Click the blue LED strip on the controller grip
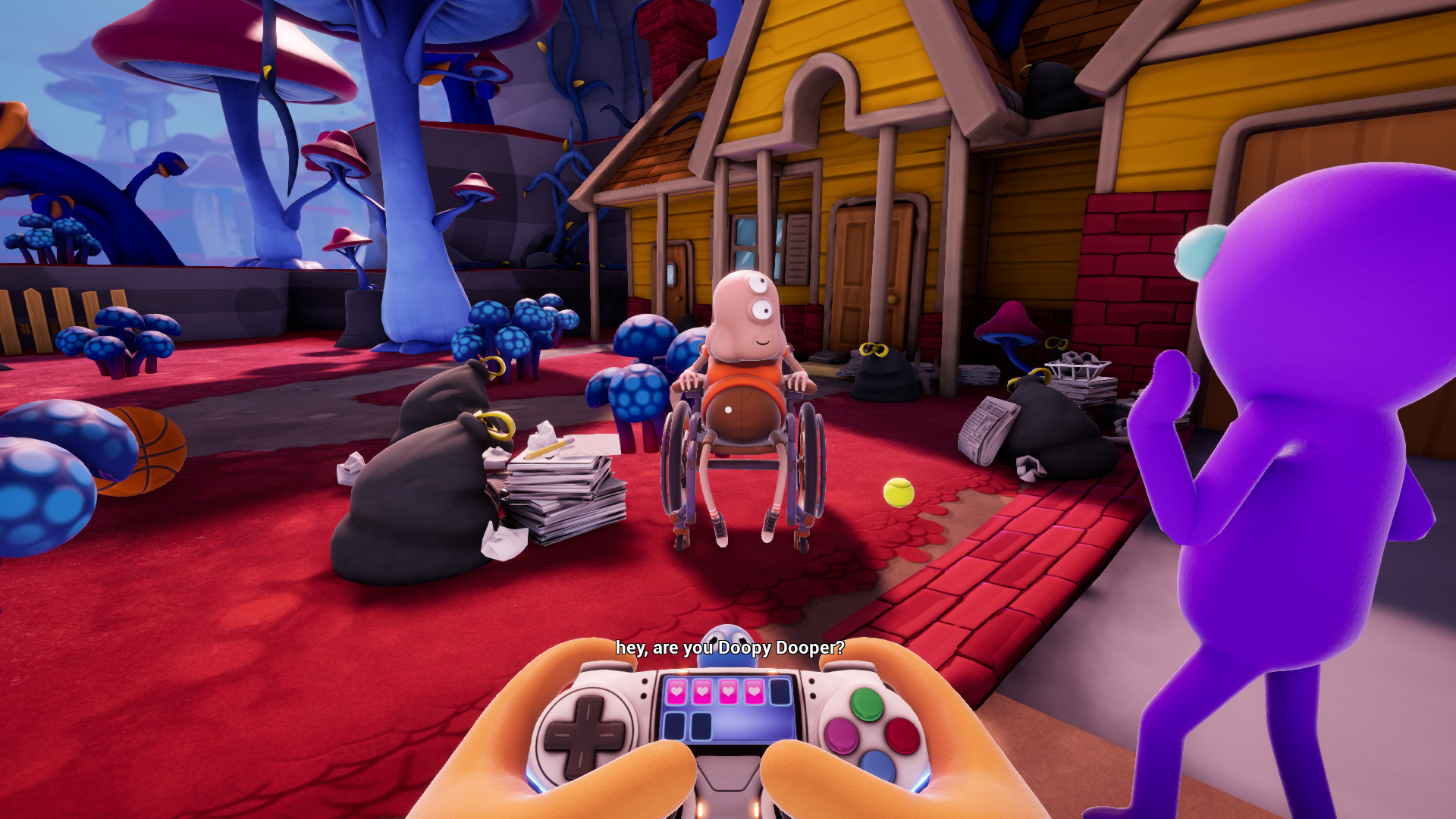 pos(535,783)
